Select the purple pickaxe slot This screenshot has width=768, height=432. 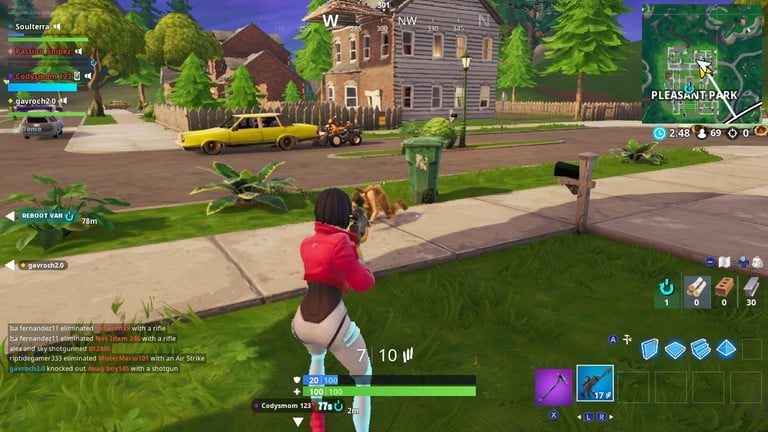click(x=553, y=385)
